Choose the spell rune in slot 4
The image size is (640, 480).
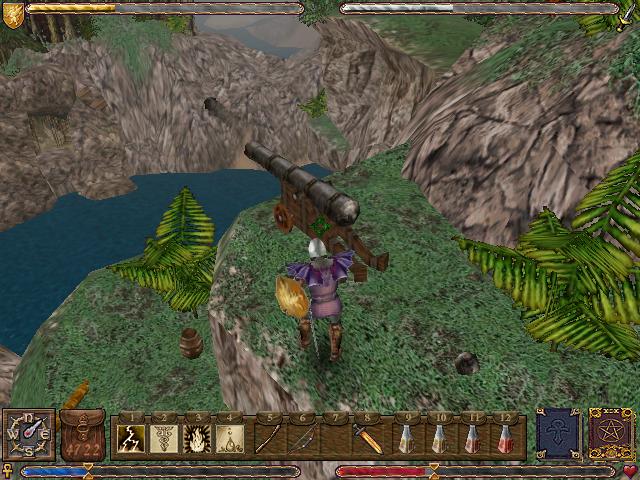(231, 438)
